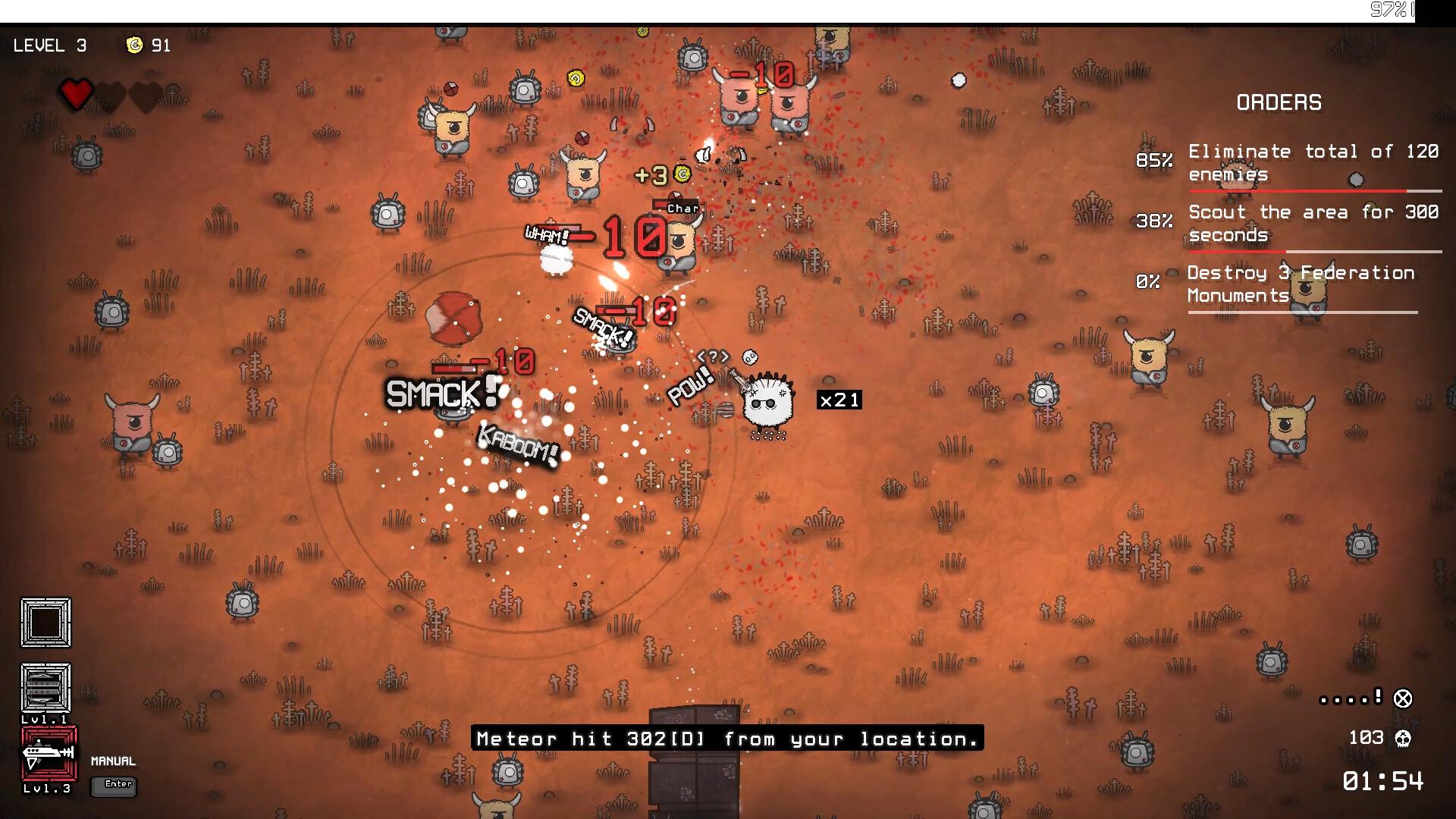Open the Orders objectives panel

point(1279,102)
